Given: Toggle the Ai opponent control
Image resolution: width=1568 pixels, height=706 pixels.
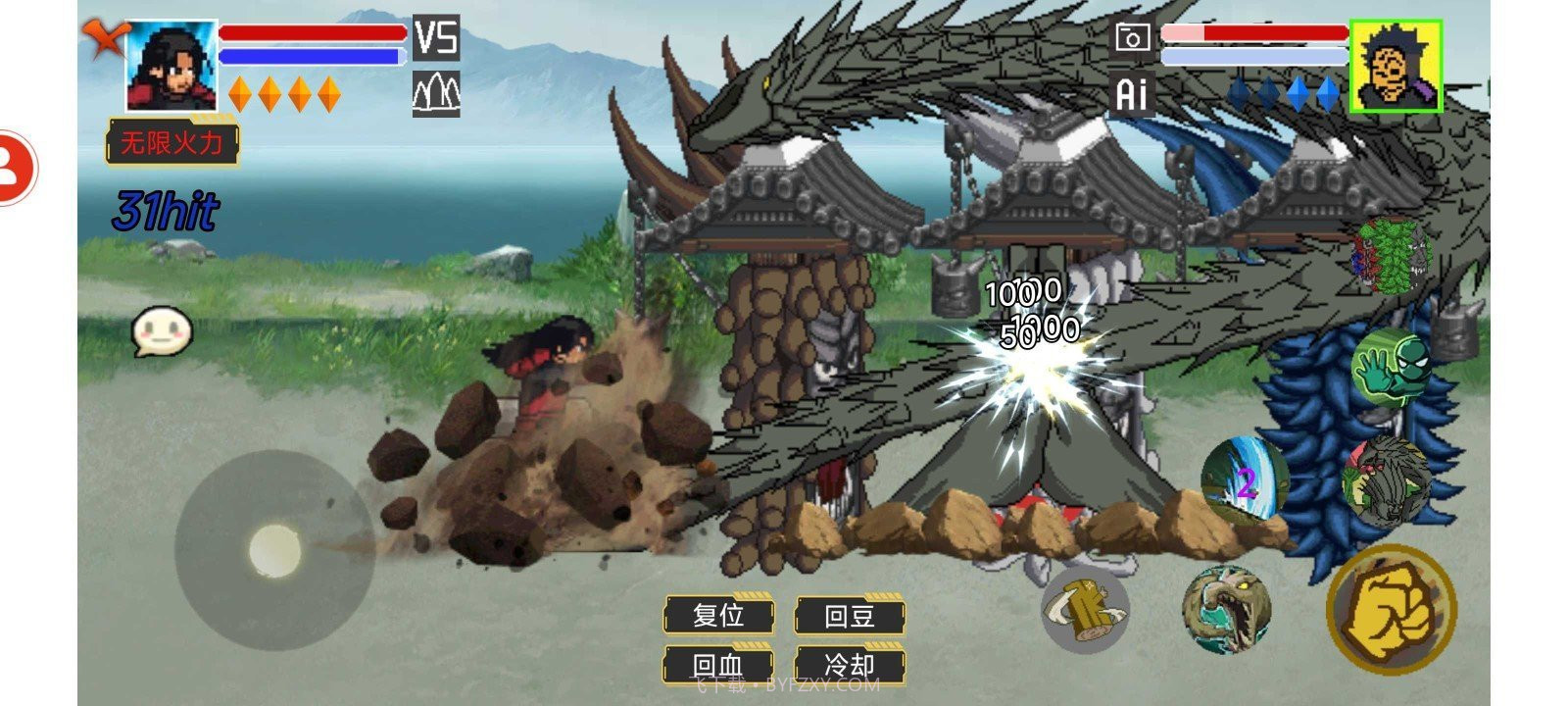Looking at the screenshot, I should coord(1132,94).
